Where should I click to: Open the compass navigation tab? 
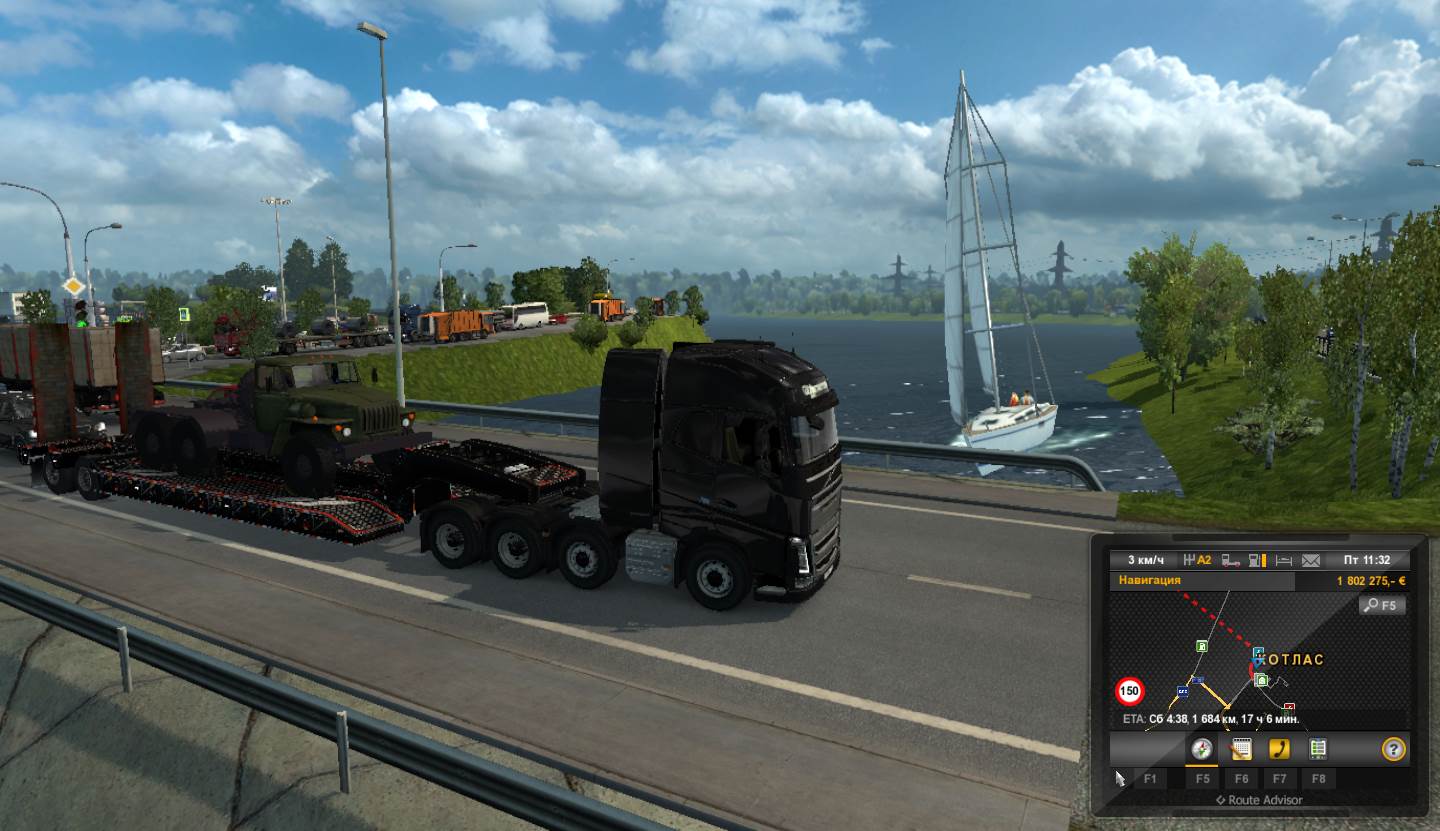coord(1202,748)
